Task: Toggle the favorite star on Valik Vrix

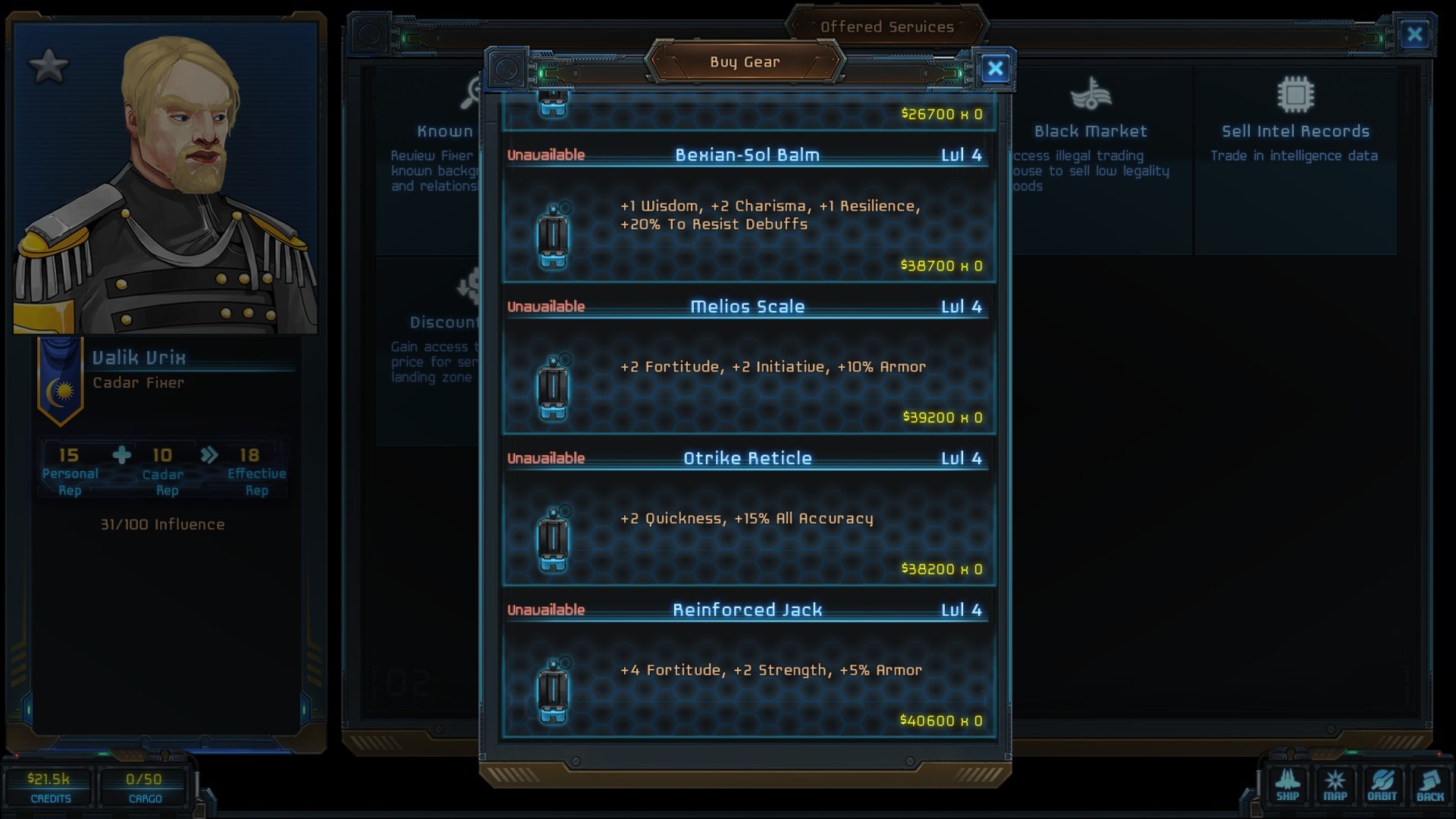Action: 49,66
